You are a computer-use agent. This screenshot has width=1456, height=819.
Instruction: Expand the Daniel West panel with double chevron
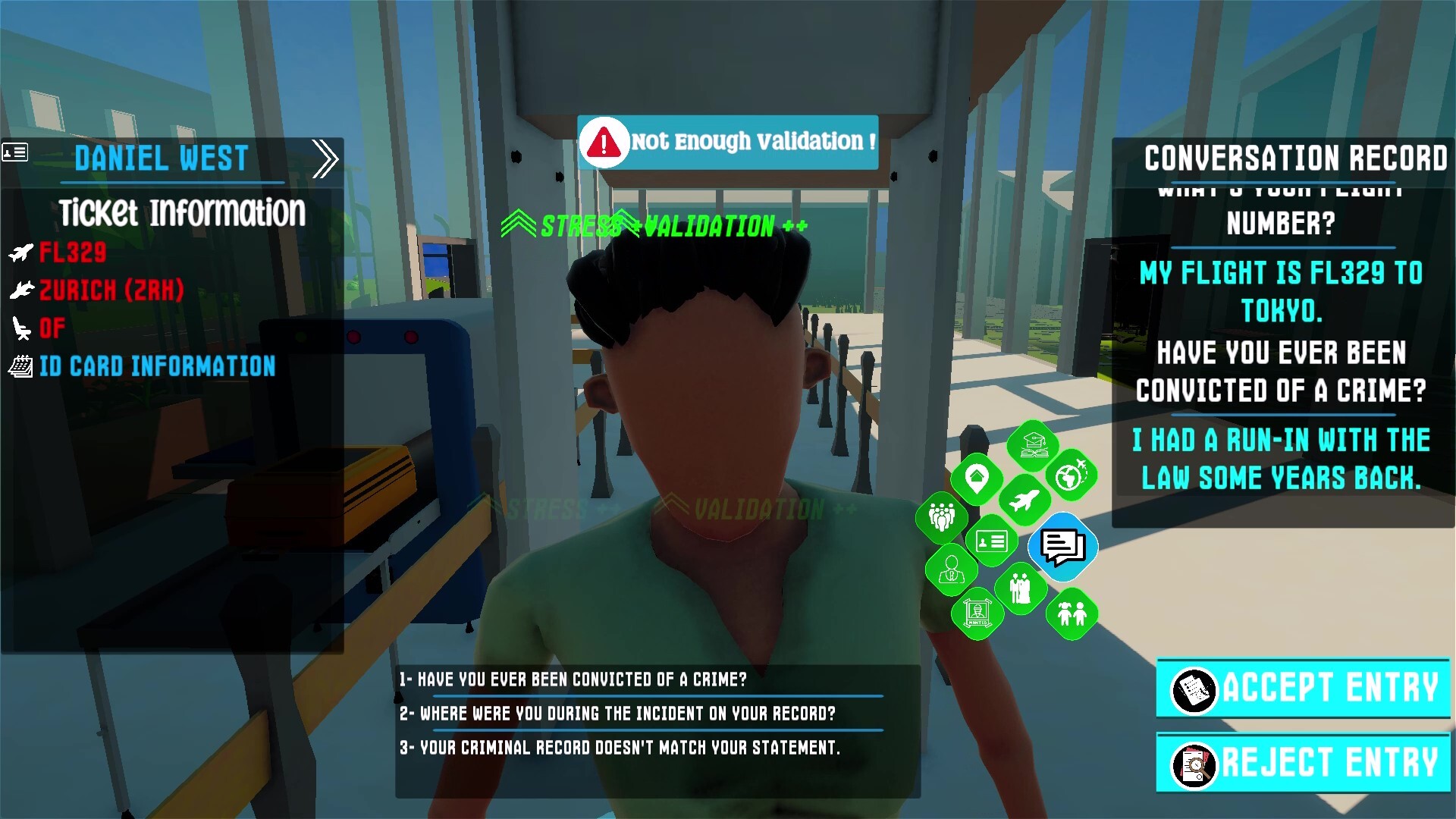[326, 158]
